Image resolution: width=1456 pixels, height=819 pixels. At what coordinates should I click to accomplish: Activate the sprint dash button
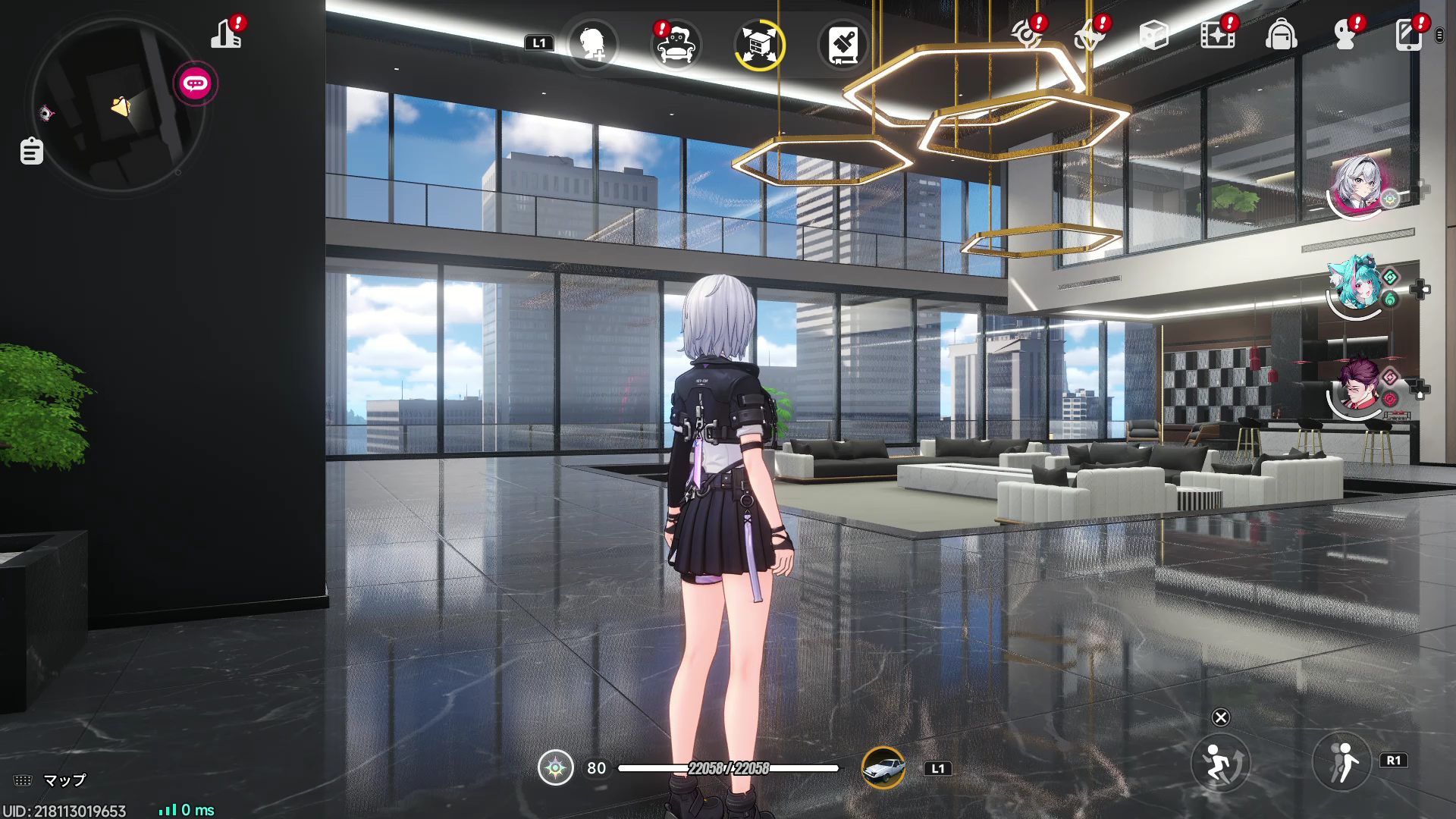pyautogui.click(x=1219, y=761)
